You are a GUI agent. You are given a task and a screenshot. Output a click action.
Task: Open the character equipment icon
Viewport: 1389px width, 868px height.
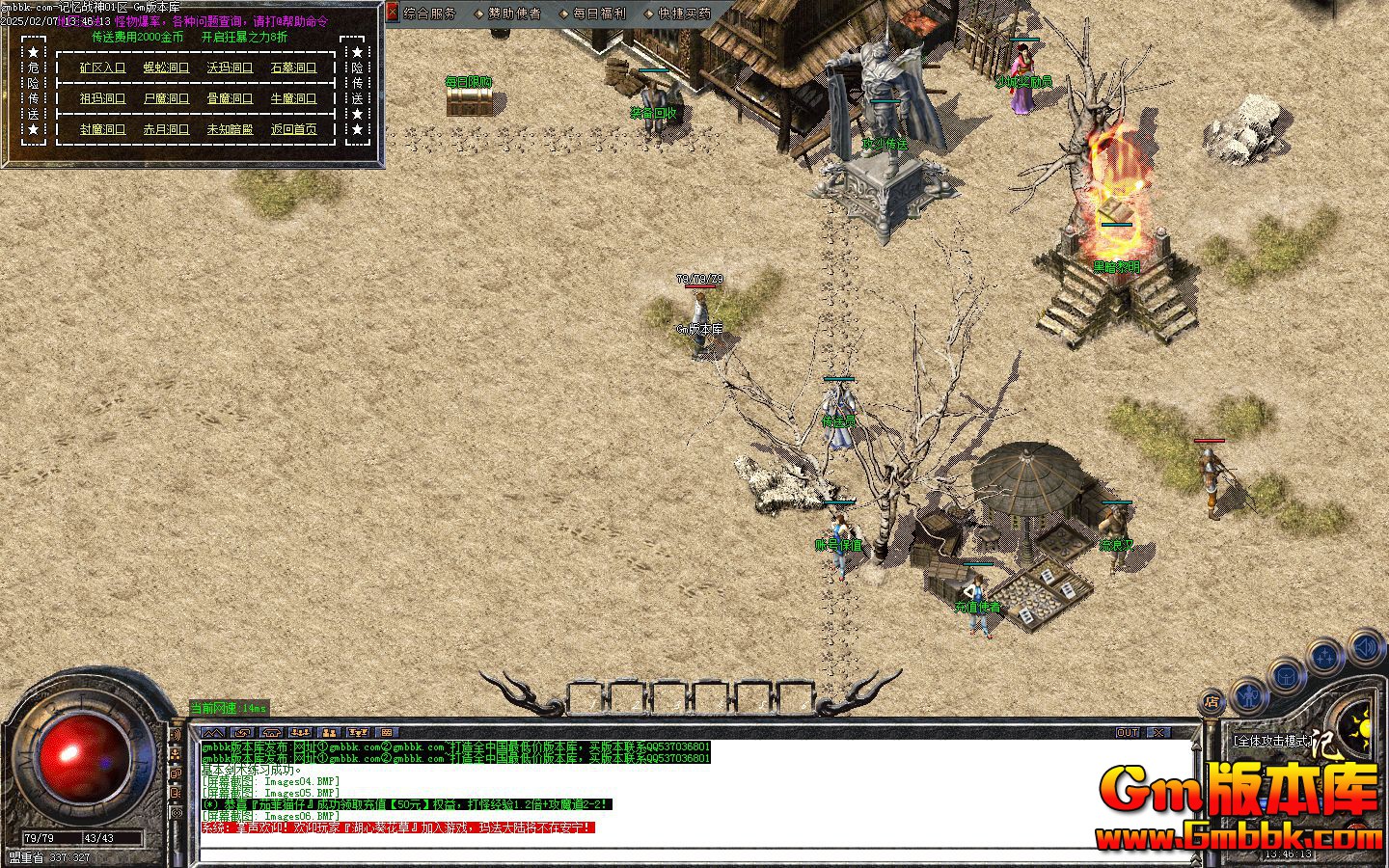click(x=1248, y=695)
